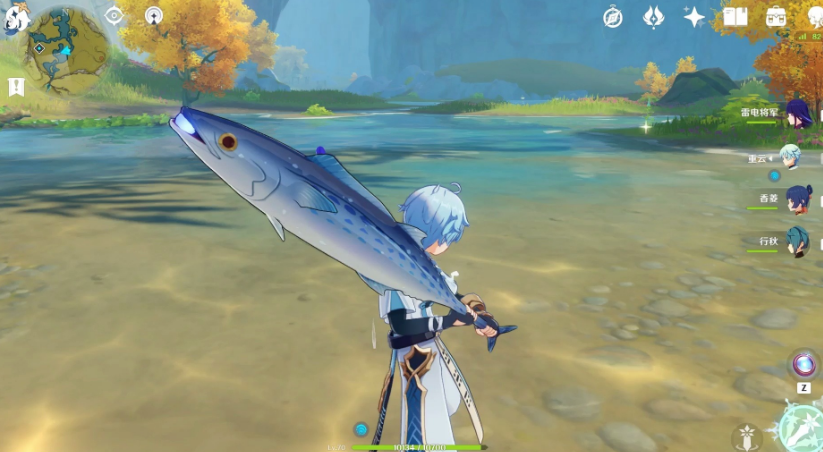This screenshot has height=452, width=823.
Task: Open the quest banner icon
Action: pos(15,87)
